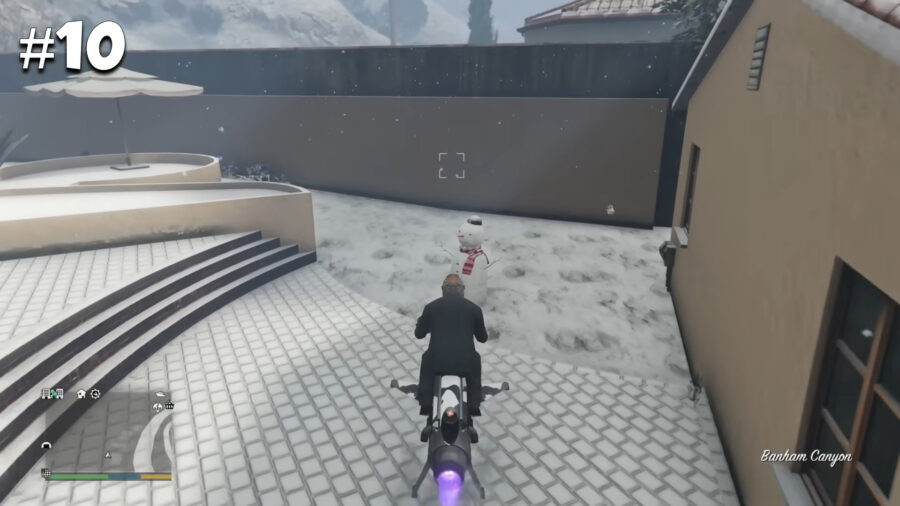Screen dimensions: 900x506
Task: Click the arch-shaped blip on the minimap edge
Action: [46, 445]
